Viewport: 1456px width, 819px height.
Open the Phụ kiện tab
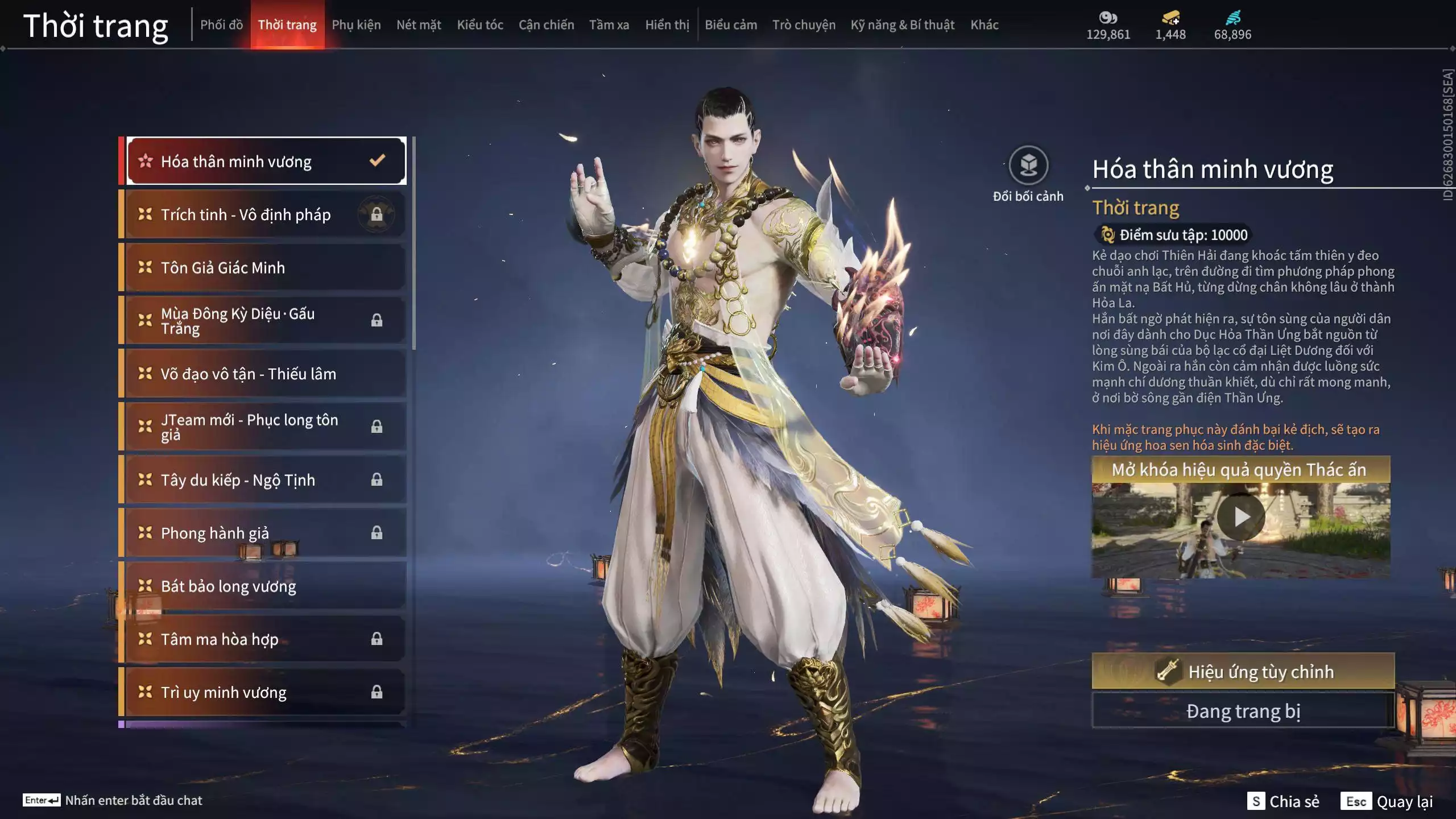tap(356, 25)
